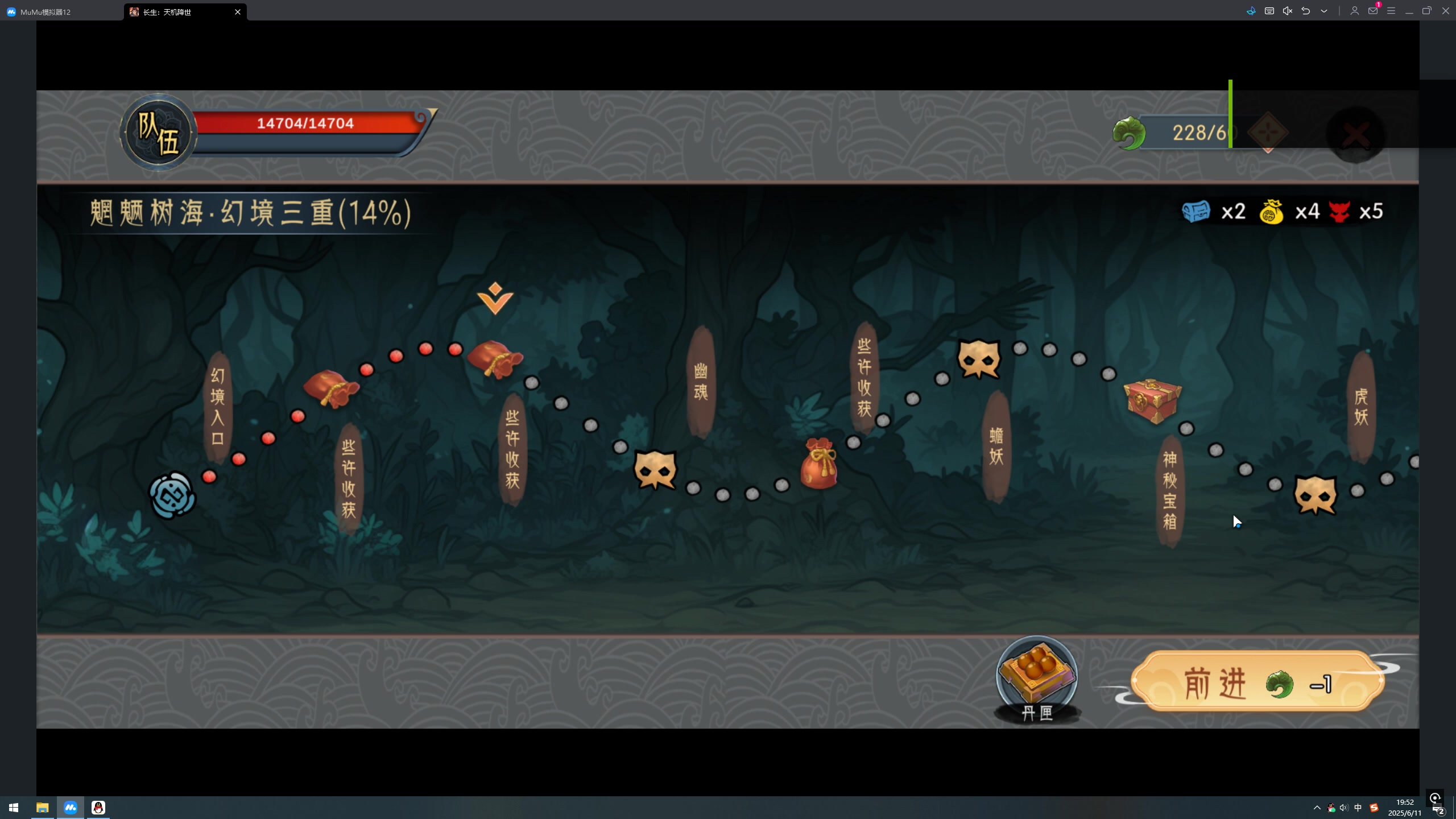
Task: Select the 神秘宝箱 treasure chest node
Action: coord(1152,401)
